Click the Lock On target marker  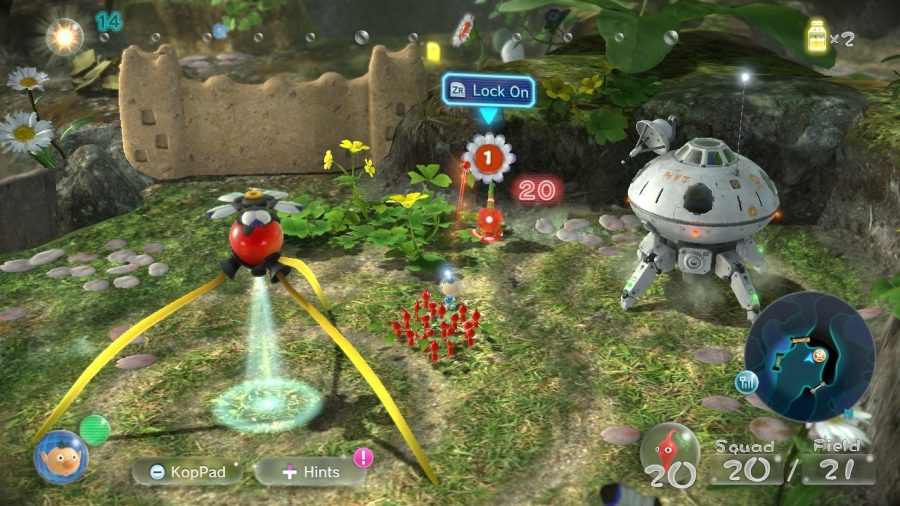[488, 91]
